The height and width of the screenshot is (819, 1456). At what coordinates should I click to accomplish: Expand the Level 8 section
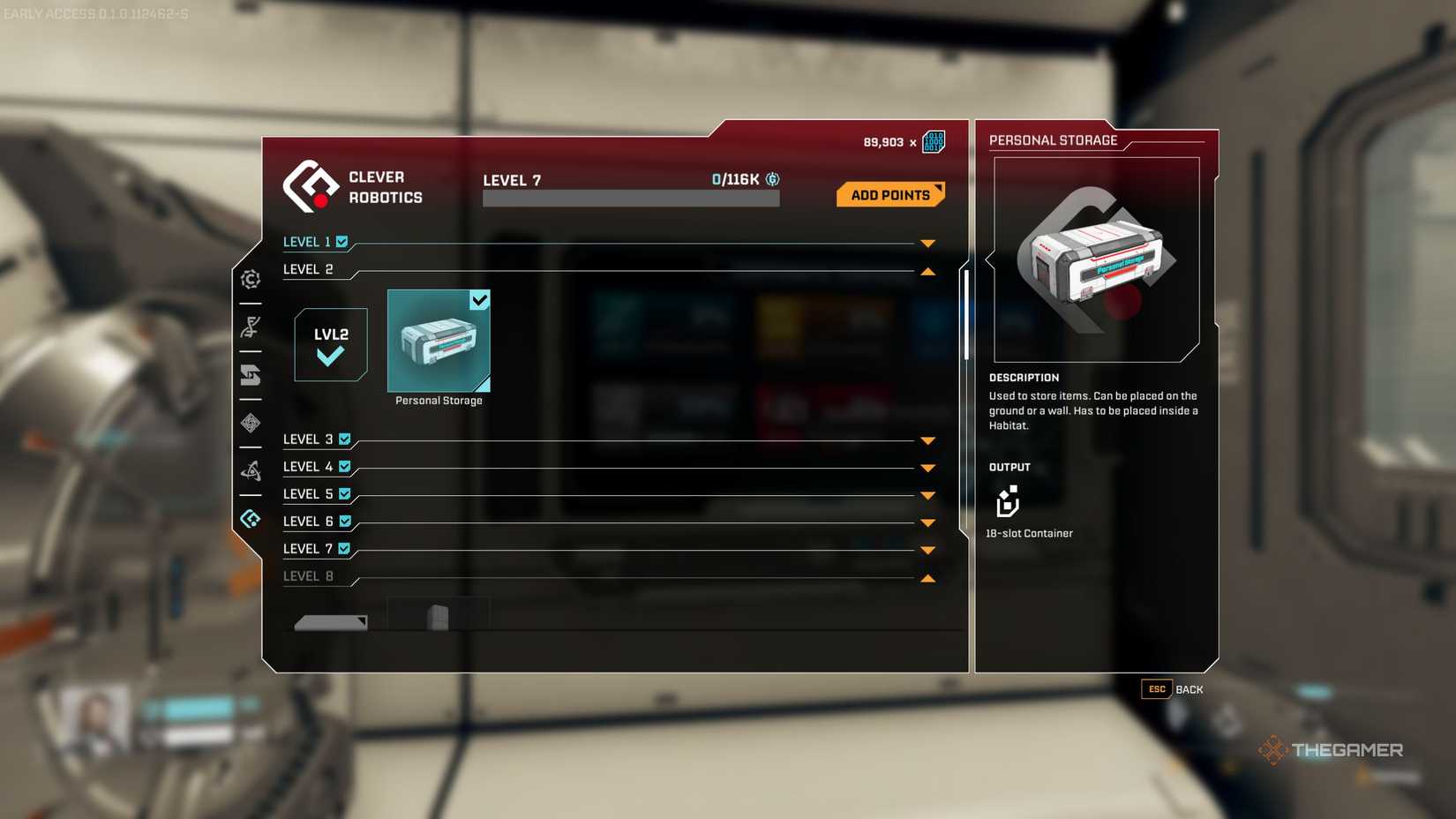927,578
